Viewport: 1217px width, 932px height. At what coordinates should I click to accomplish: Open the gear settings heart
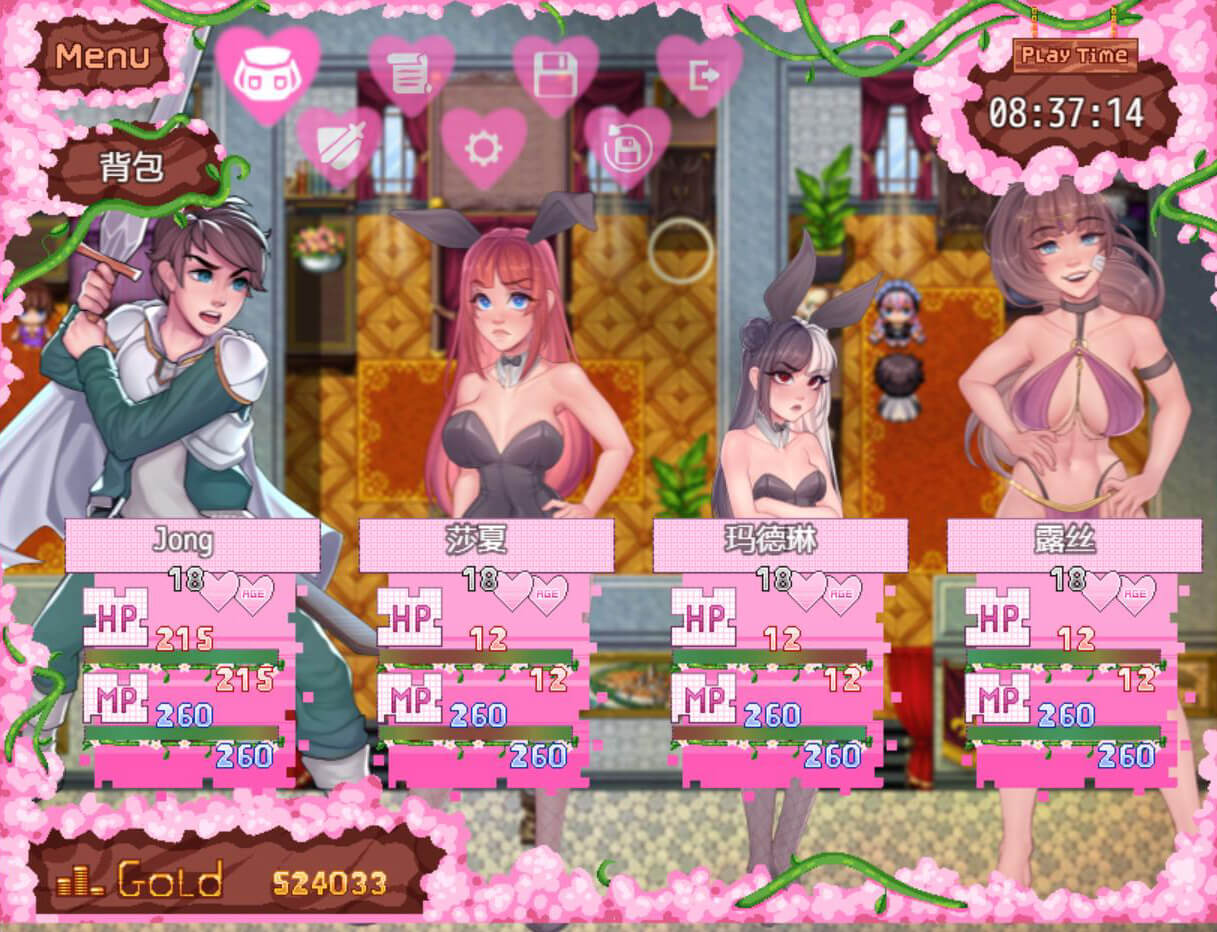click(x=483, y=147)
